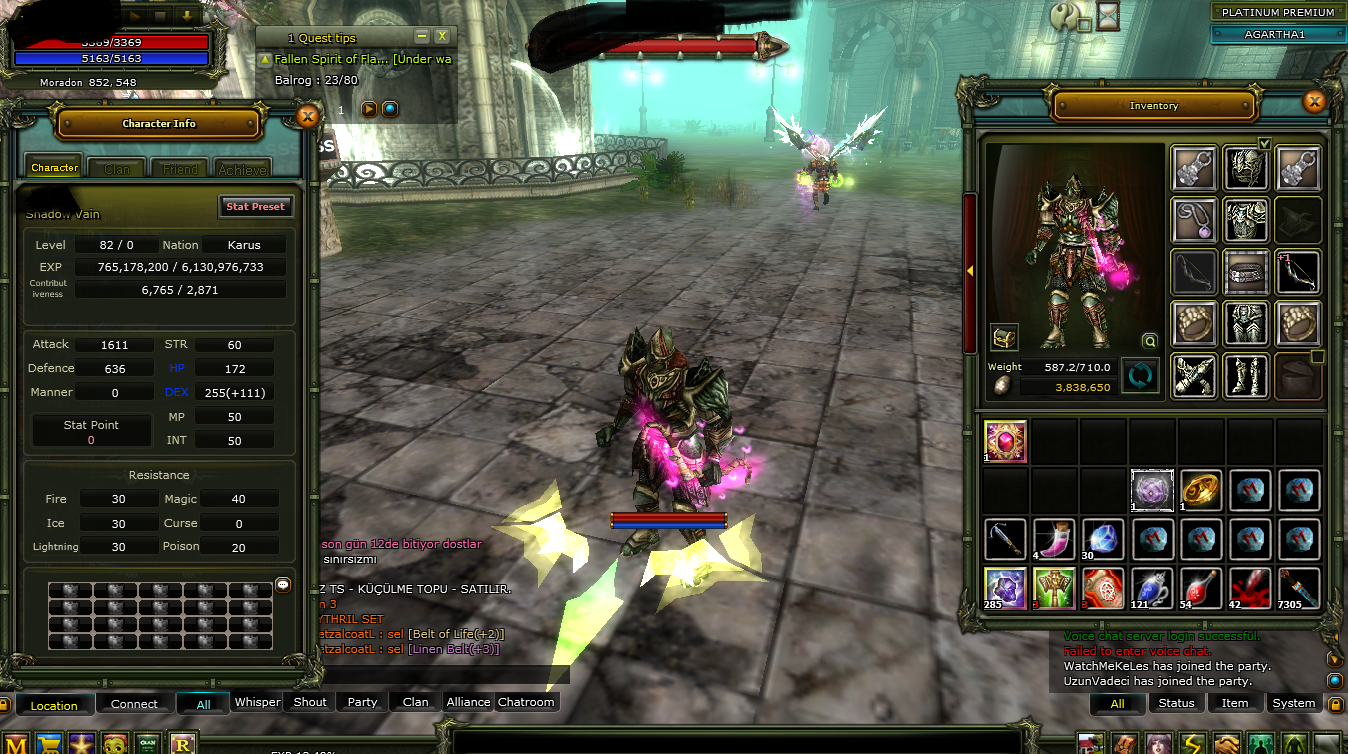Choose the Alliance chat channel
1348x754 pixels.
(468, 702)
